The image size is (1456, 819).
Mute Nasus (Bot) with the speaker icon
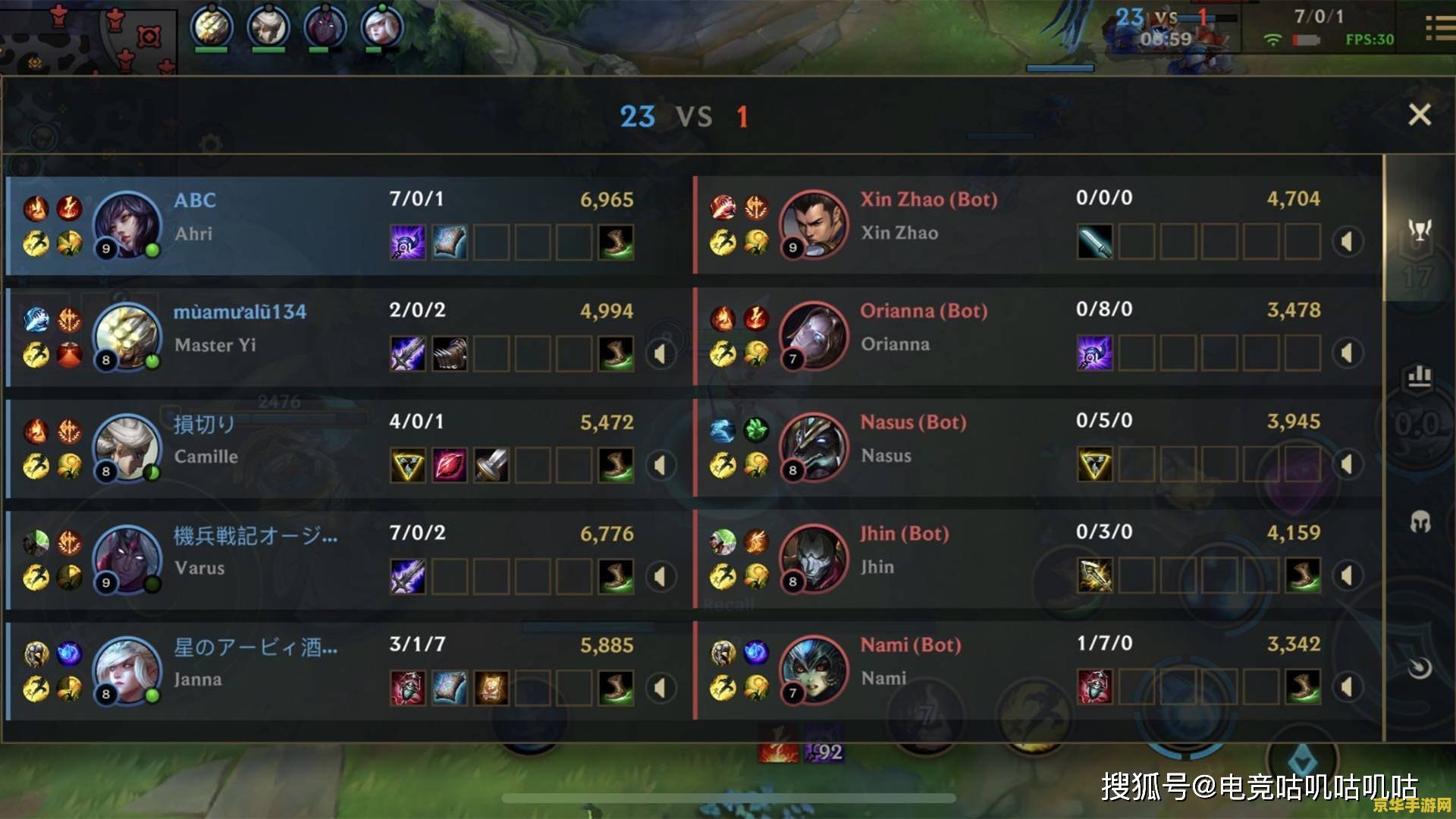pyautogui.click(x=1347, y=464)
